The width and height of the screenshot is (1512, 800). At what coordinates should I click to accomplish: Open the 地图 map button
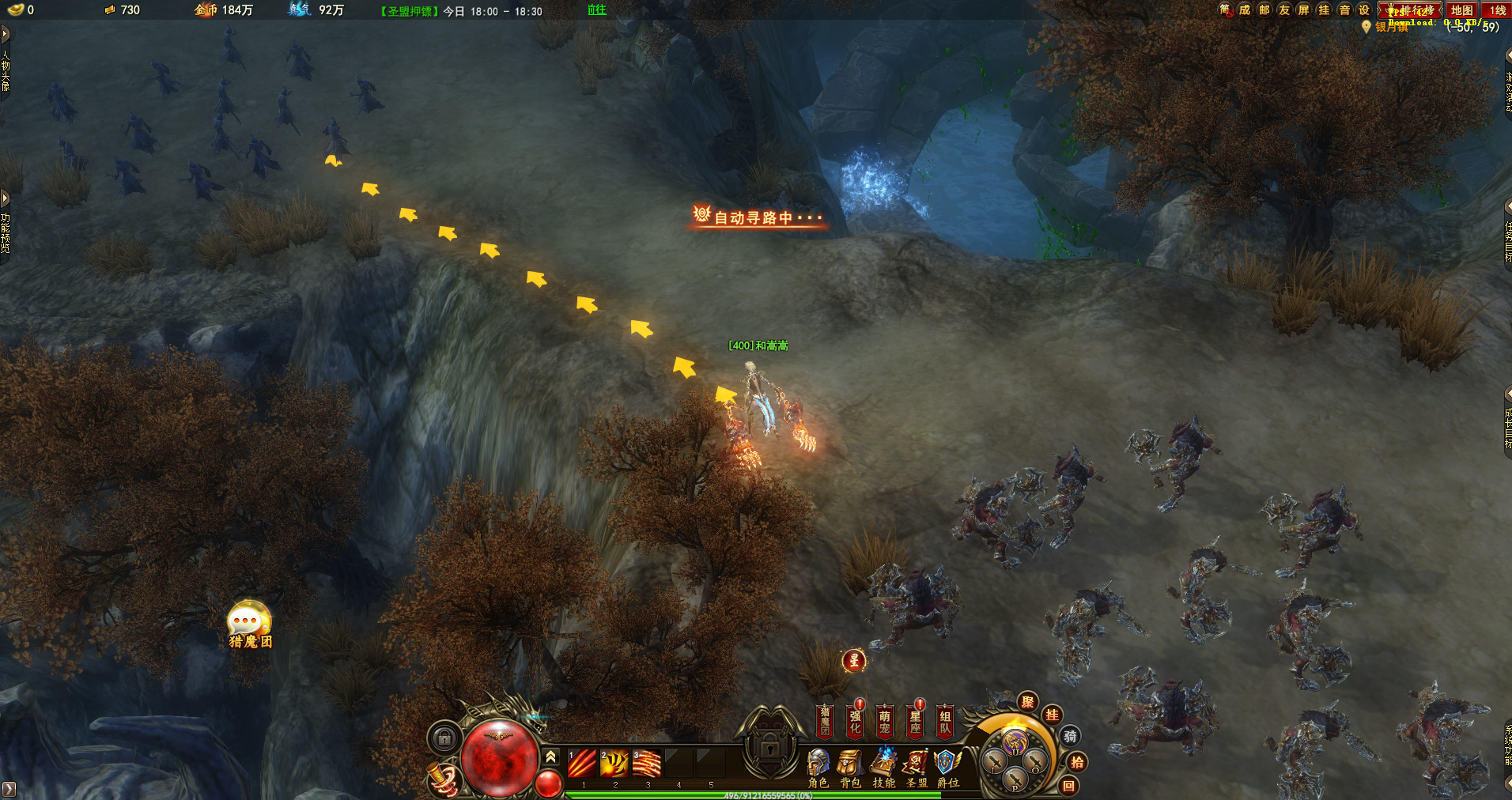(1461, 10)
